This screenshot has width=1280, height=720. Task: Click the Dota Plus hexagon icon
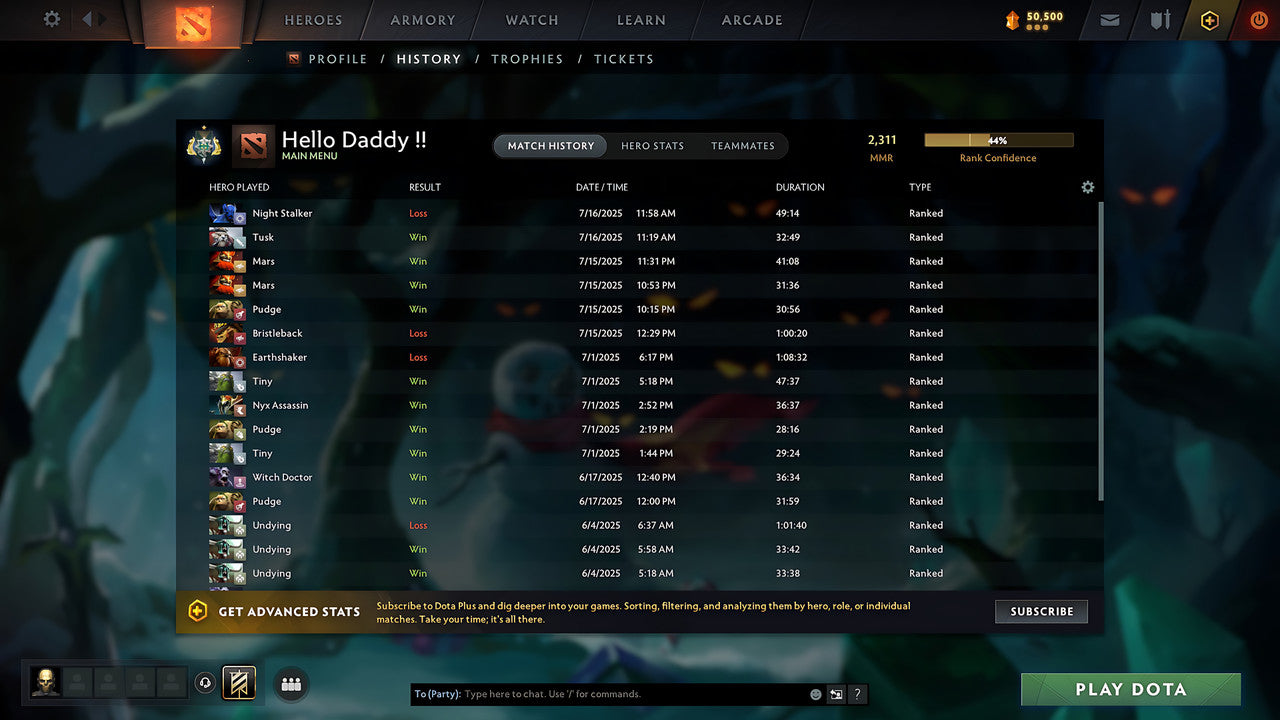(1209, 20)
